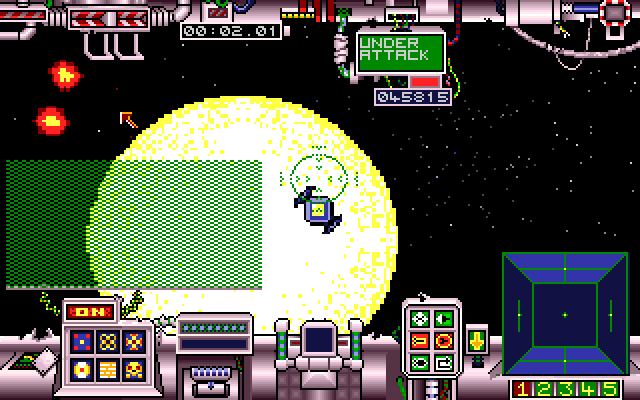This screenshot has width=640, height=400.
Task: Choose the white ring target icon
Action: coord(81,371)
